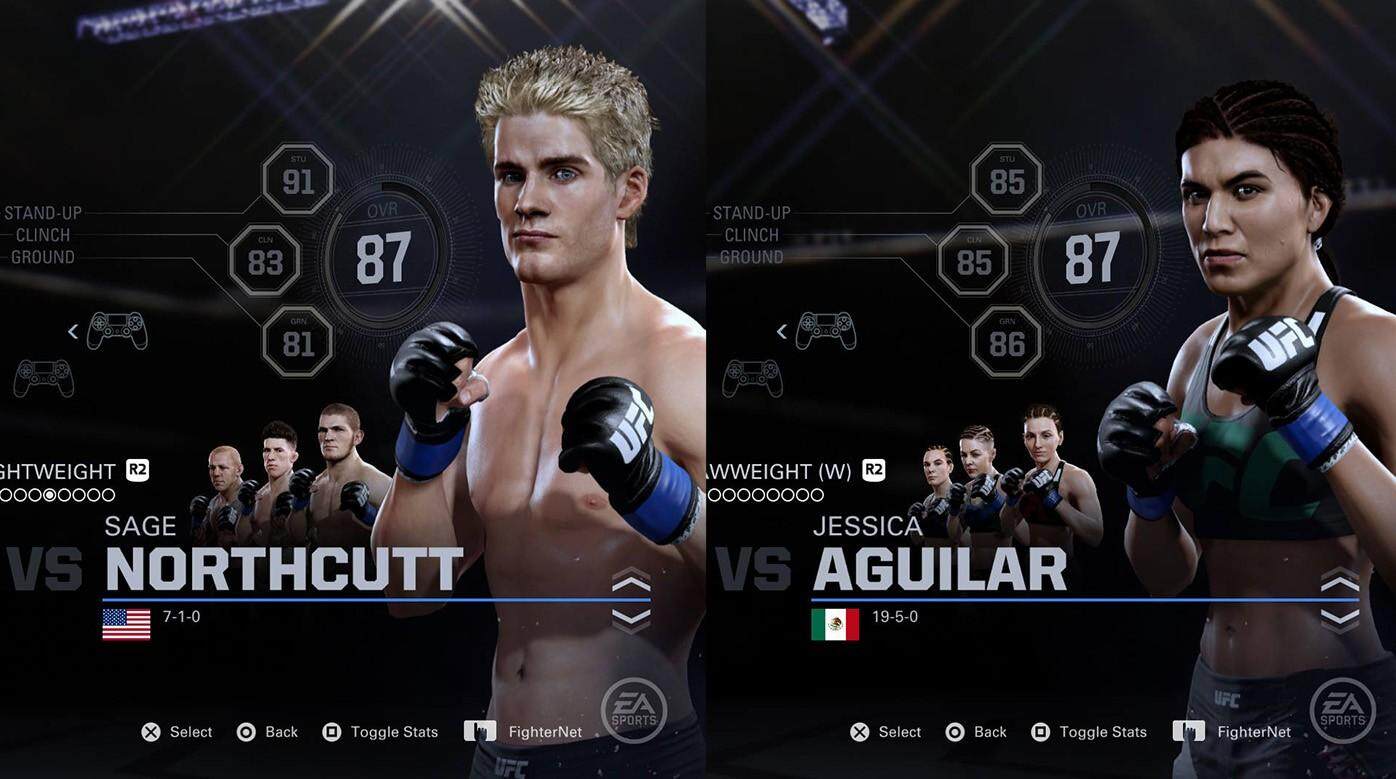Click the up chevron beside Aguilar's name
The height and width of the screenshot is (779, 1396).
(1339, 582)
